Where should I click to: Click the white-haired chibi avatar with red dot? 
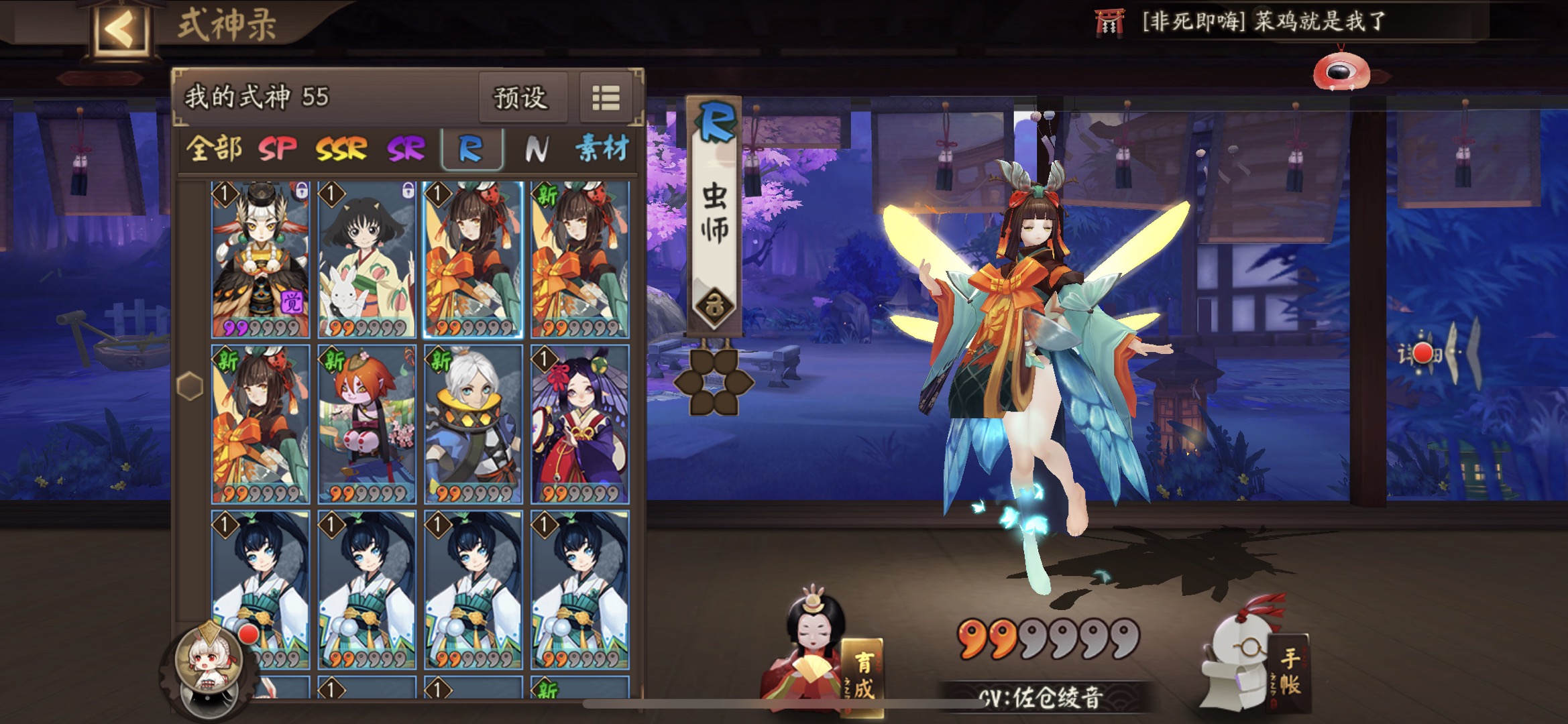tap(209, 660)
